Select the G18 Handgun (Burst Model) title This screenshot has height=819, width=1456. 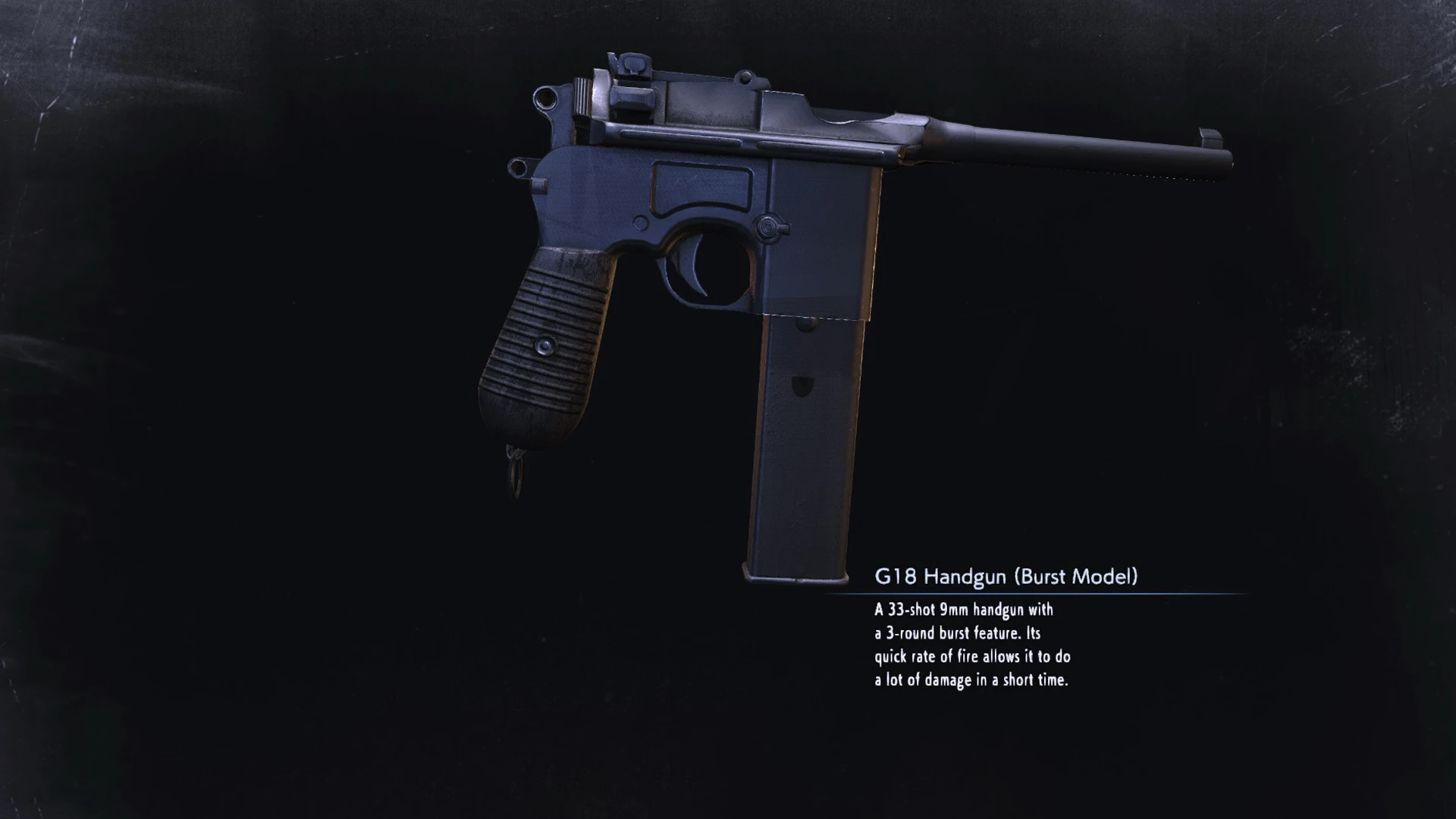click(x=986, y=576)
